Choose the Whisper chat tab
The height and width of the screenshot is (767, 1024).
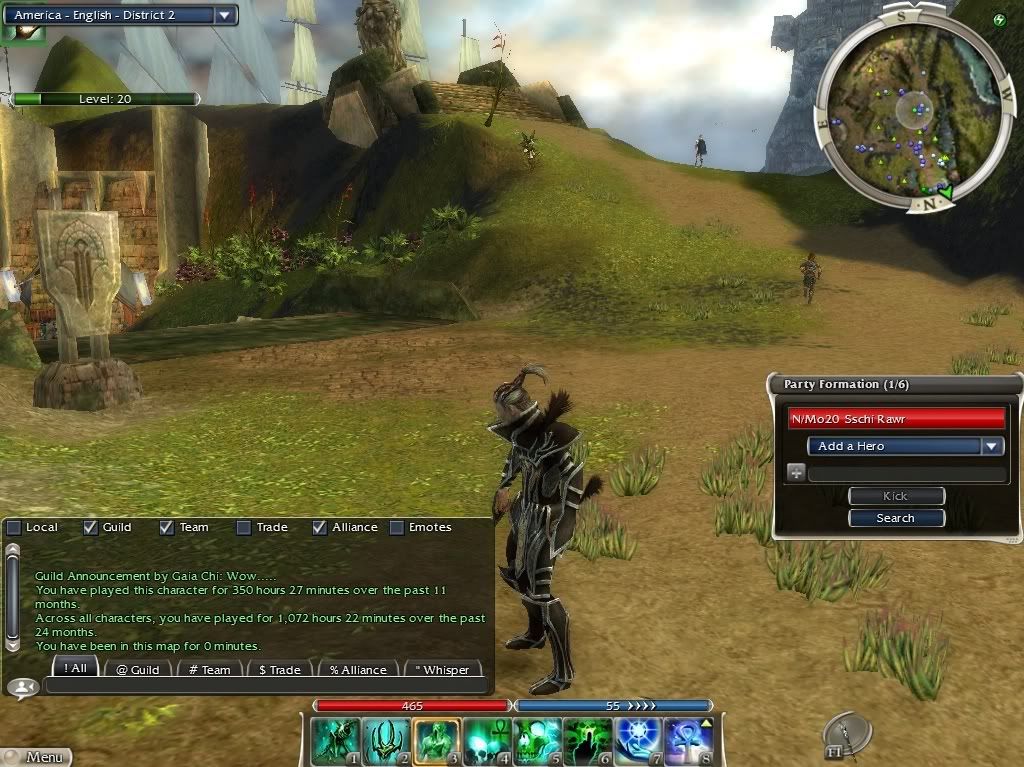tap(442, 669)
